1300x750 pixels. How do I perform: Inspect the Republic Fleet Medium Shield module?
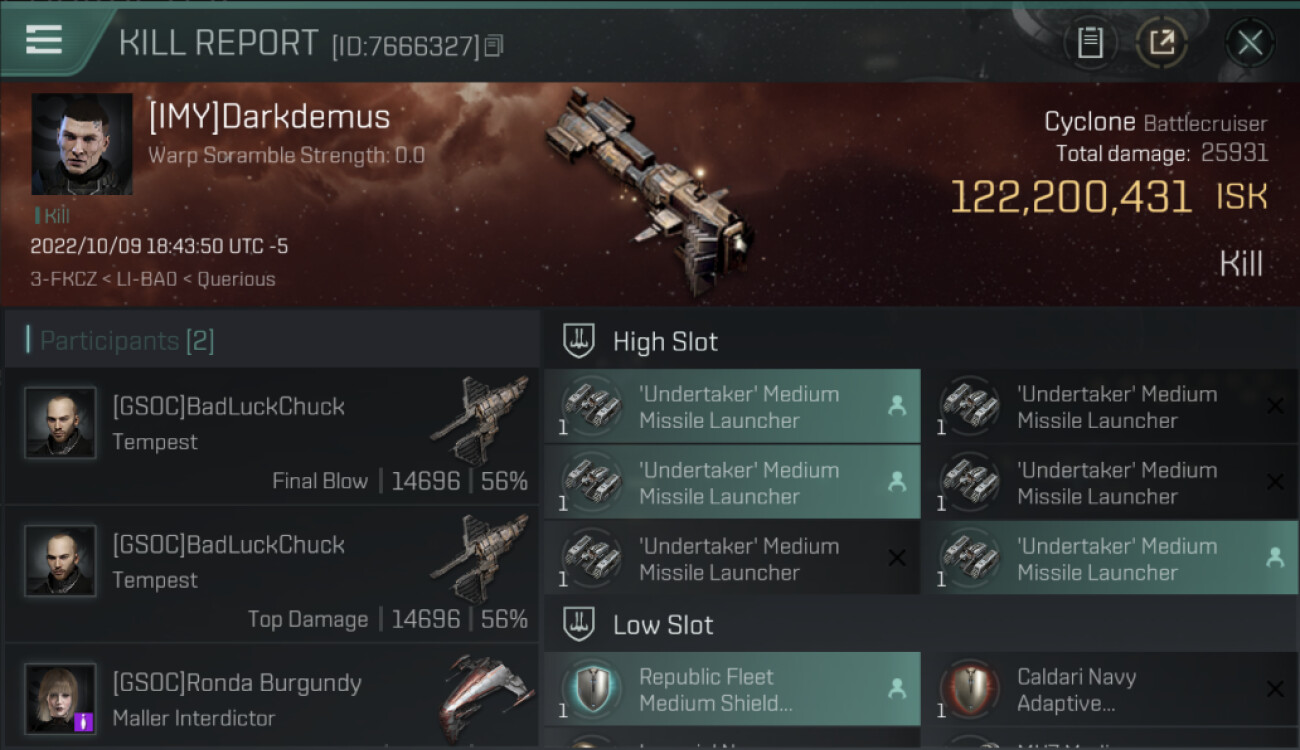point(732,689)
